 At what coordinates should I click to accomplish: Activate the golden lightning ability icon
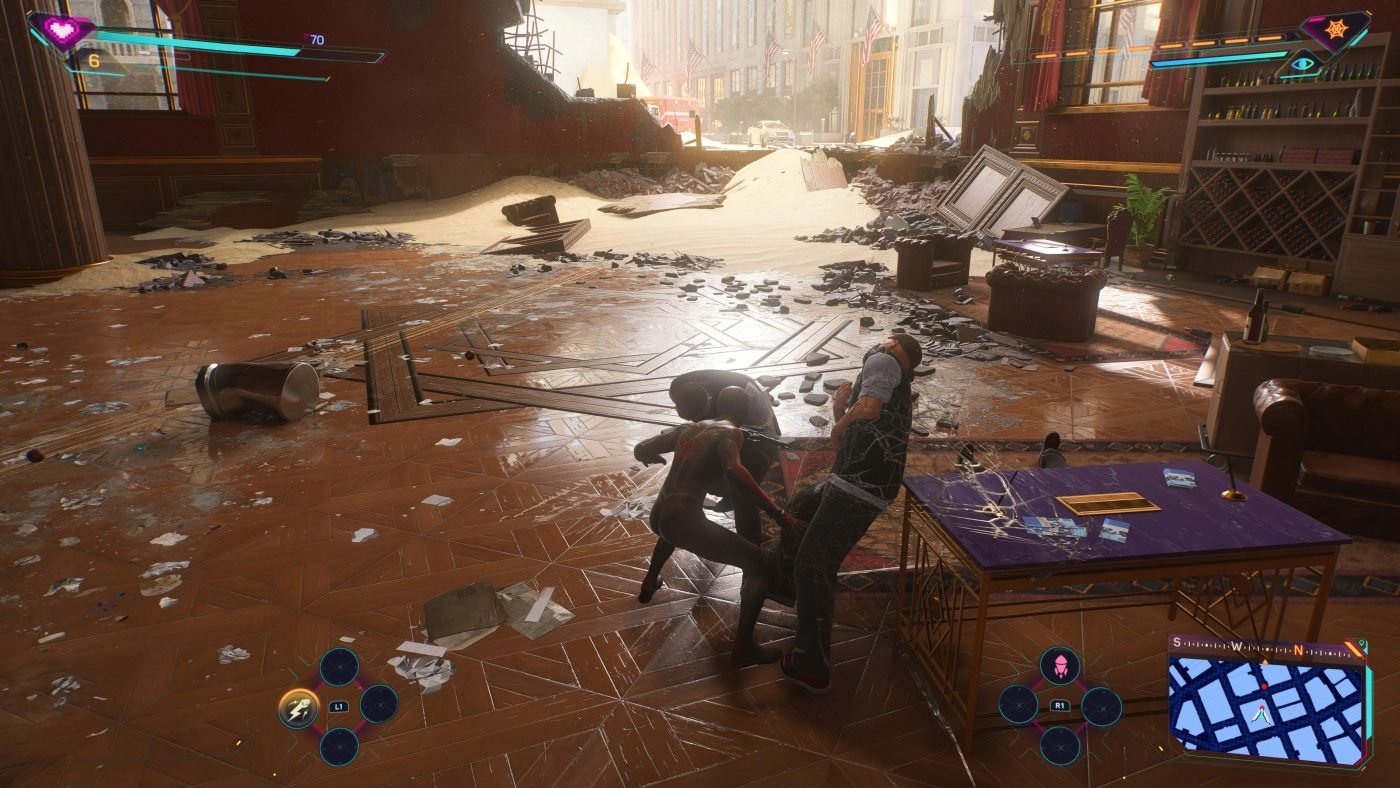tap(297, 707)
